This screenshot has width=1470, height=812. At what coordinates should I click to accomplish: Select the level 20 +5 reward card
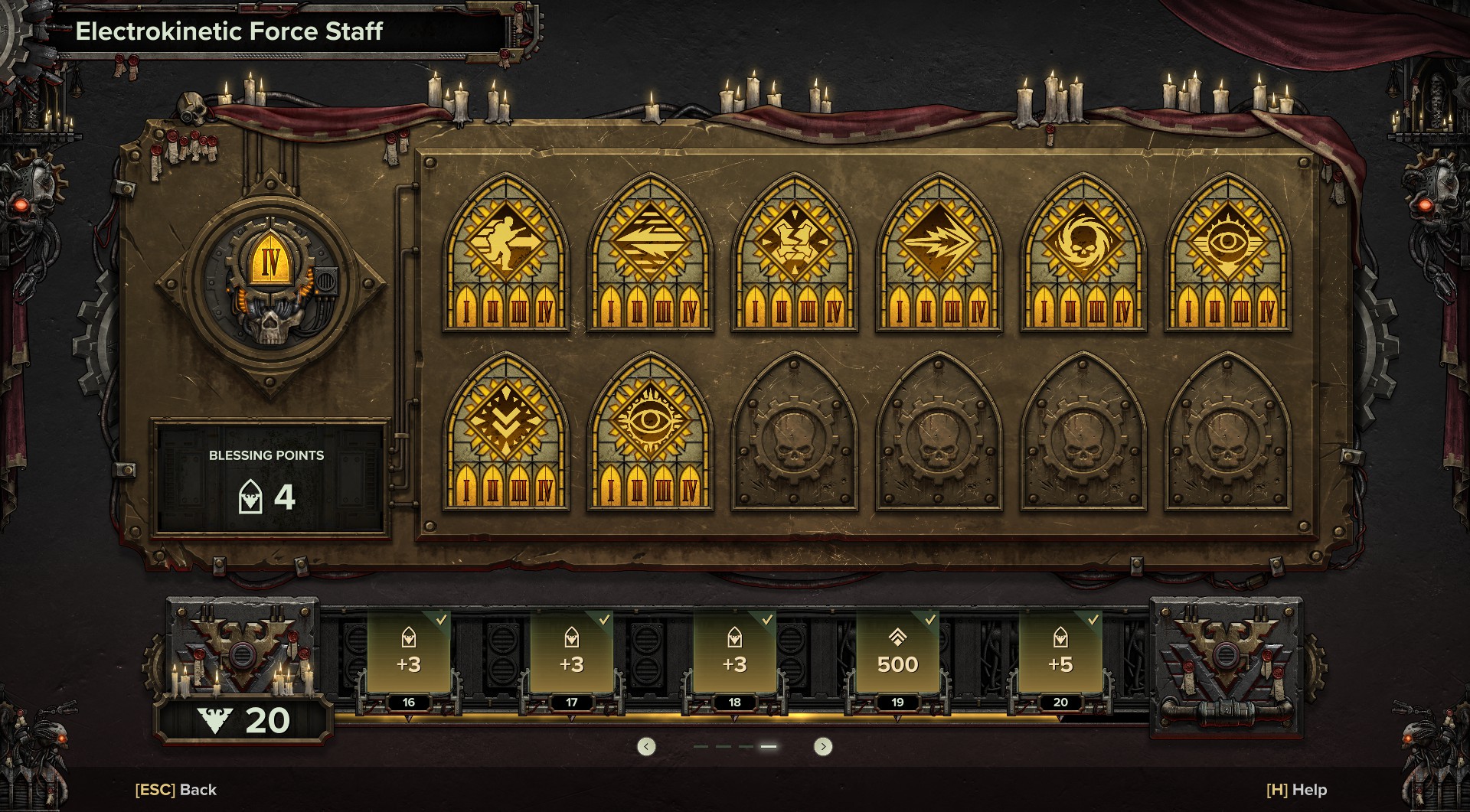[x=1060, y=654]
